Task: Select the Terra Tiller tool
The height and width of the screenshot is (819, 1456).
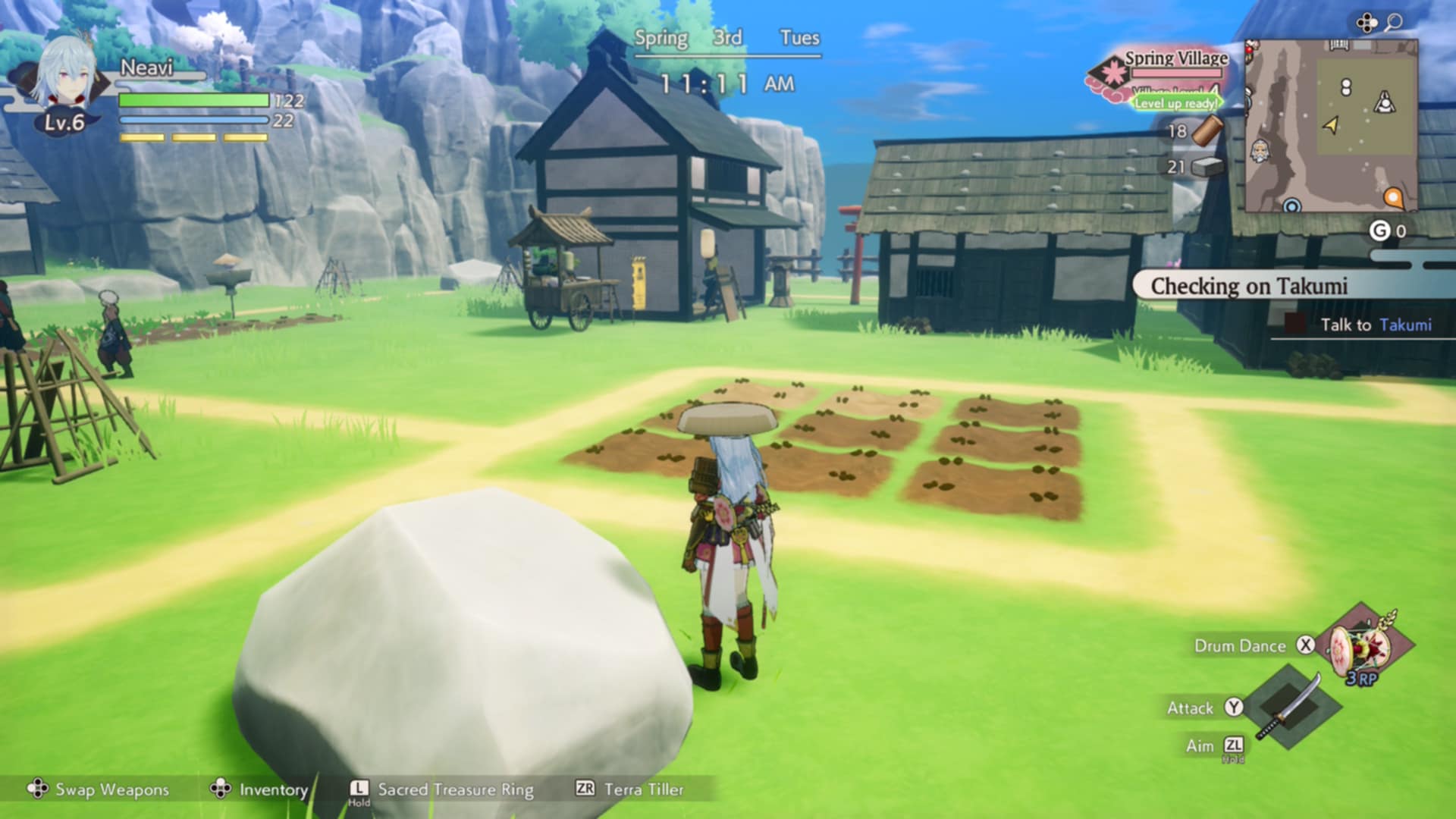Action: [x=643, y=789]
